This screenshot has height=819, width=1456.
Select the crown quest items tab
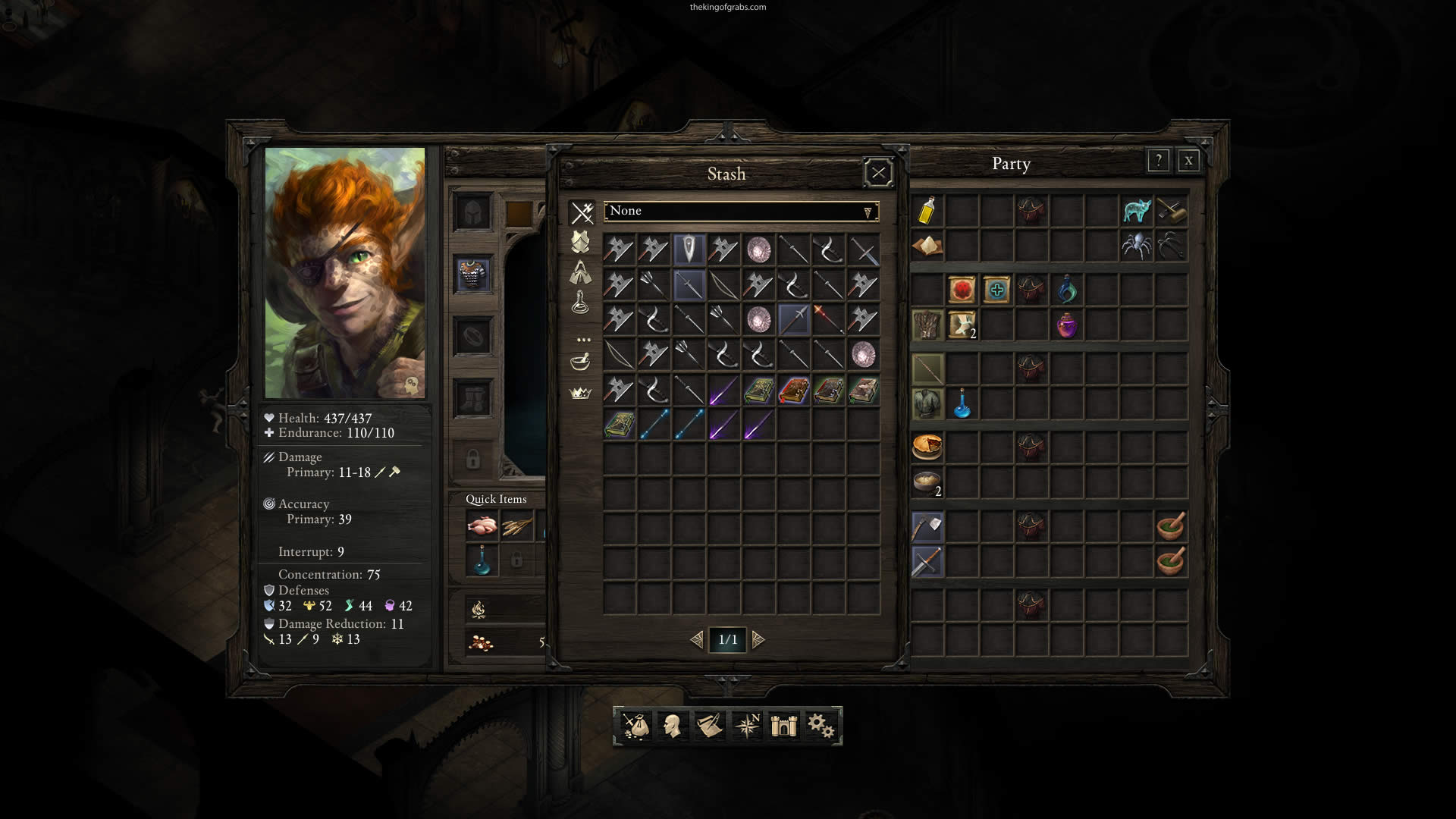coord(580,393)
